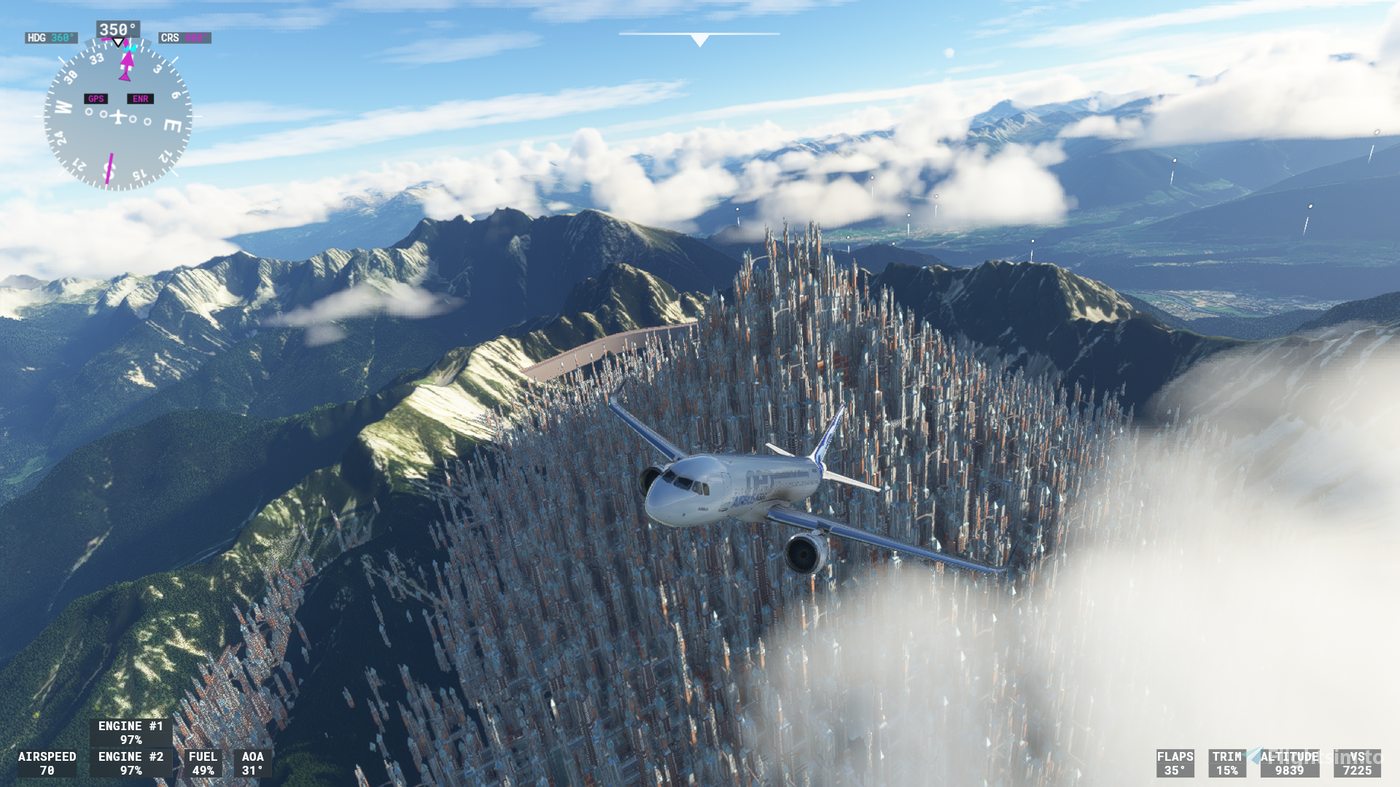Click the GPS source indicator on the compass
The image size is (1400, 787).
(95, 97)
